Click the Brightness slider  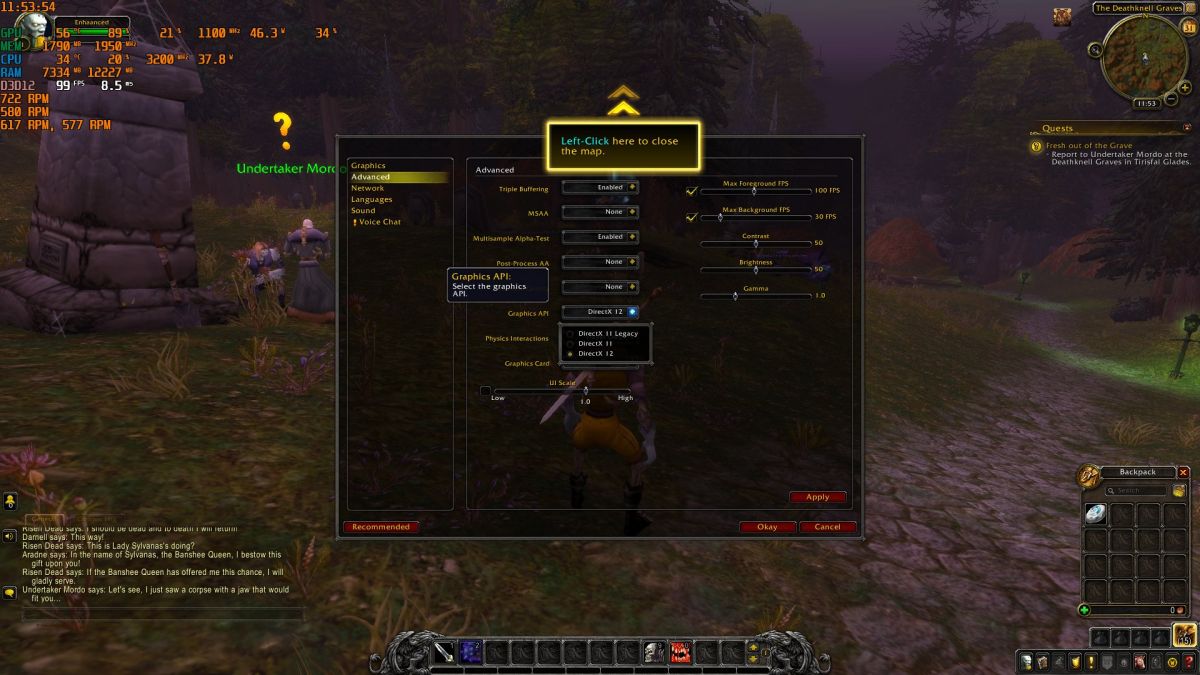coord(755,269)
